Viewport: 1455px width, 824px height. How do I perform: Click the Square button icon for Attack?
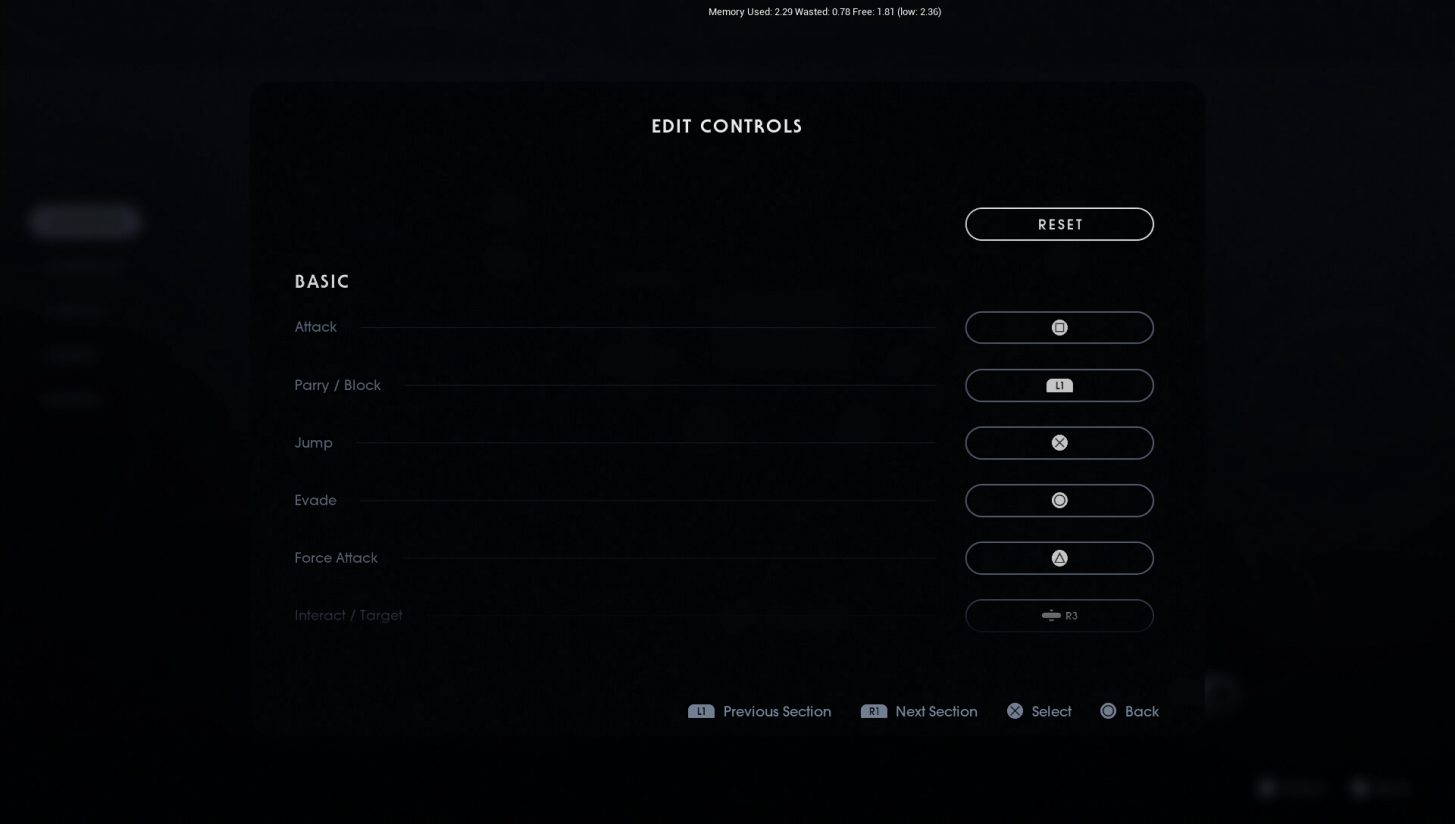(1058, 327)
